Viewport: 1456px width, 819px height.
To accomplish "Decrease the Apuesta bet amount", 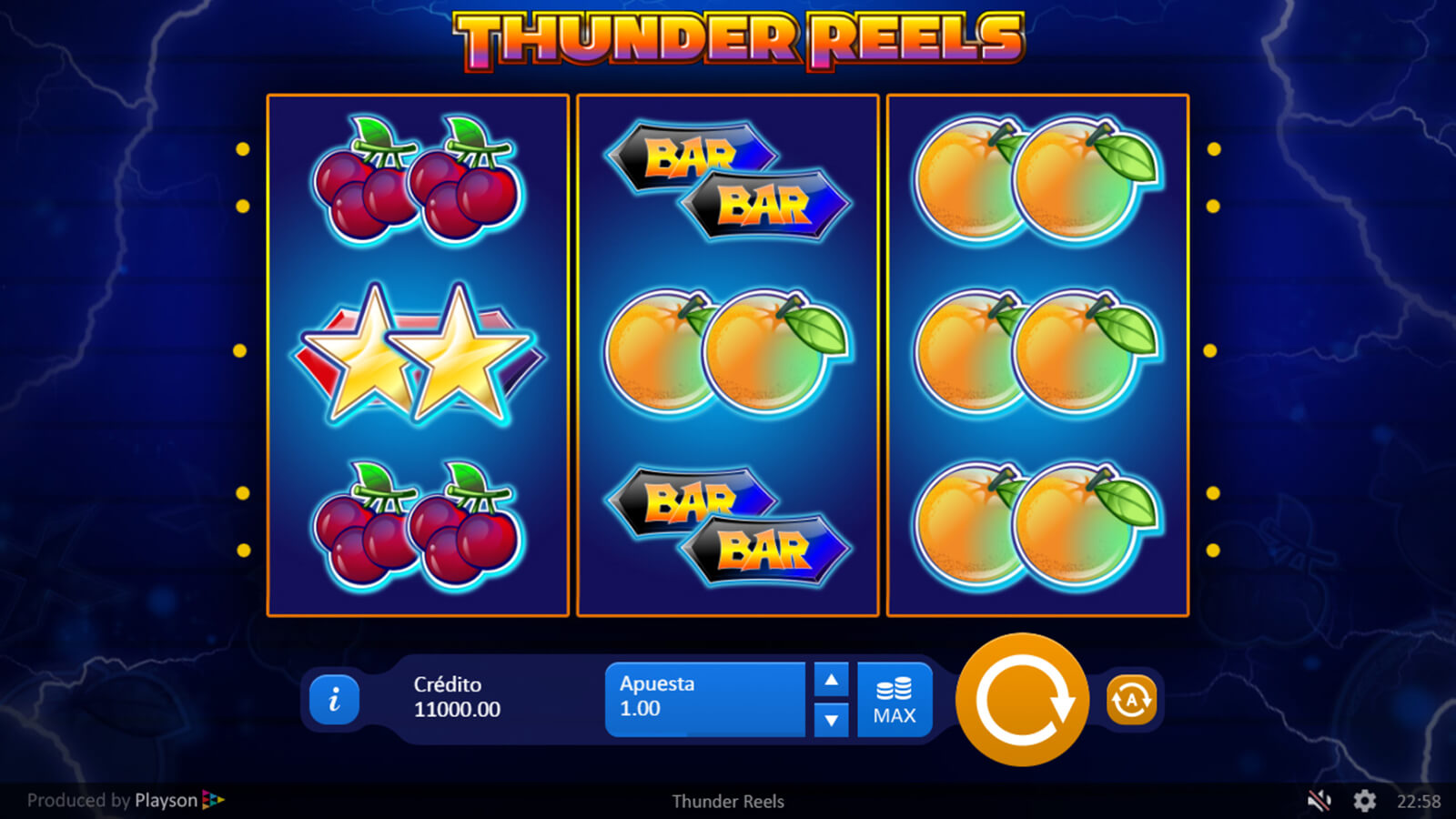I will [831, 720].
